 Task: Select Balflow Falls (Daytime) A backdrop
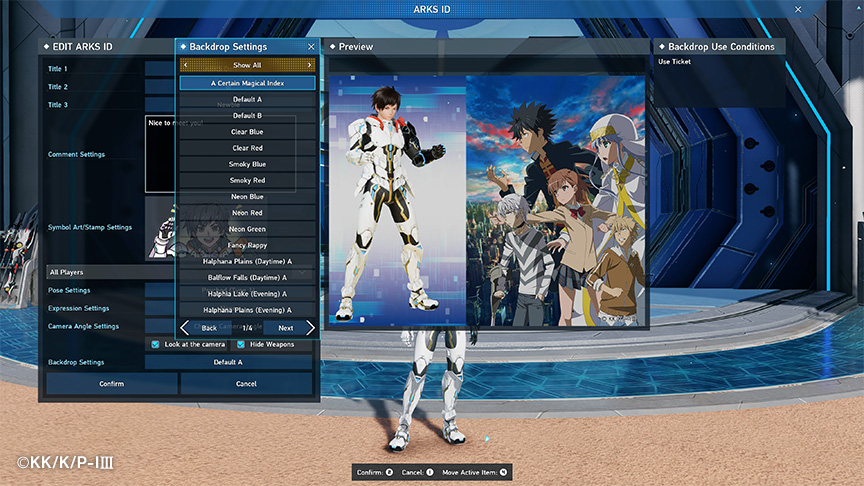[x=247, y=277]
